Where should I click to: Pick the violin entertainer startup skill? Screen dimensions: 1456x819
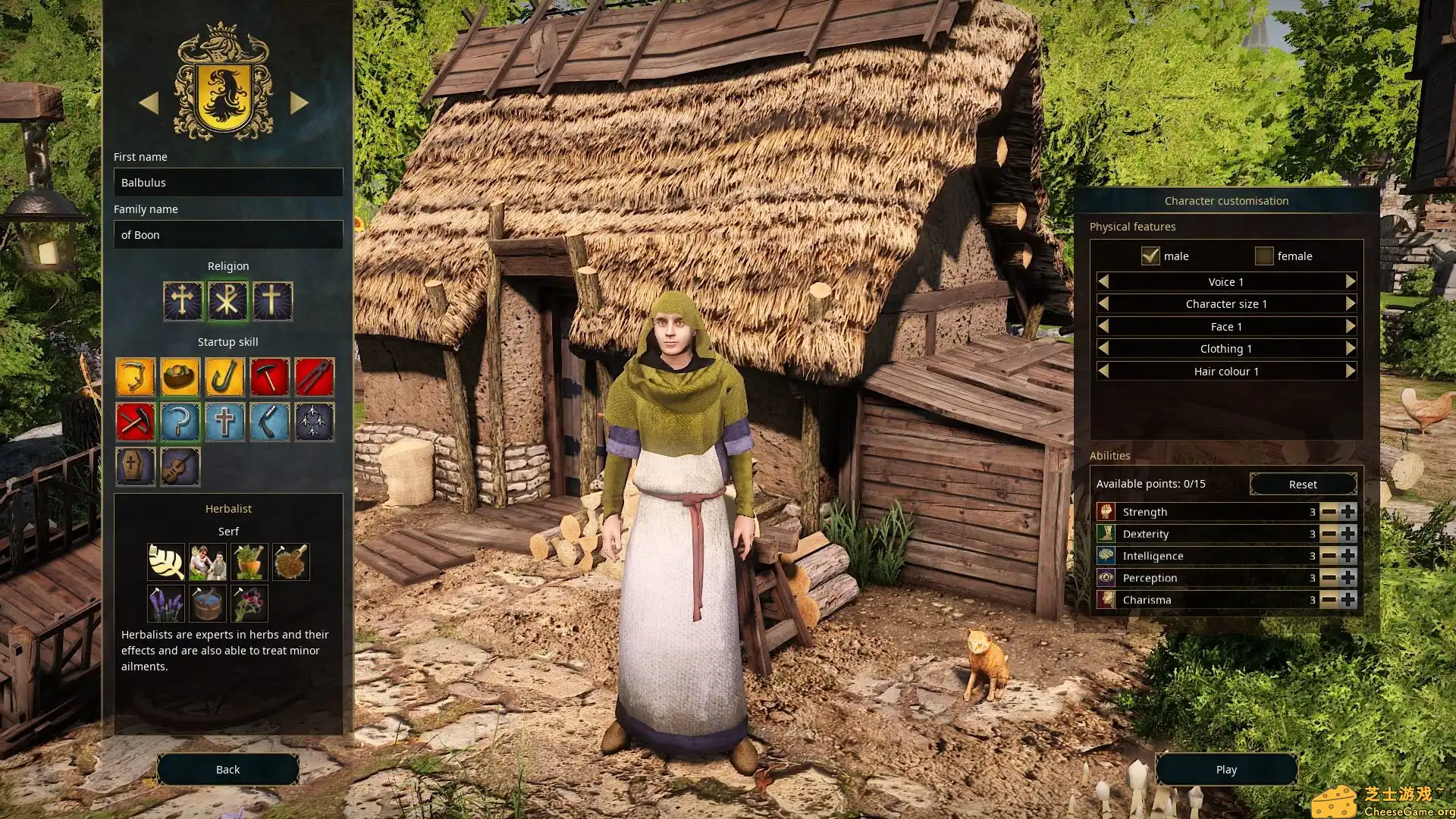click(x=182, y=466)
